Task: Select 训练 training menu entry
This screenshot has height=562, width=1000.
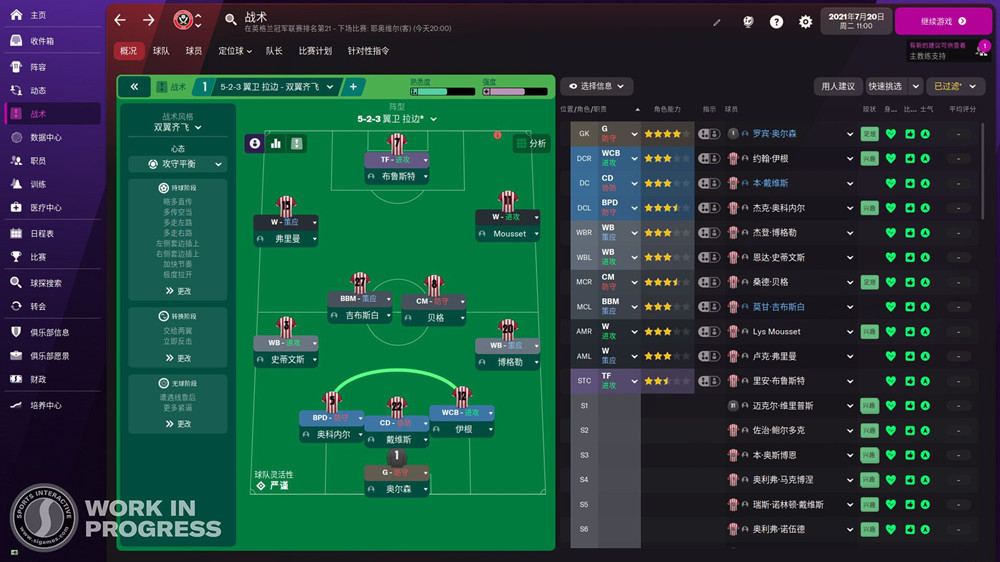Action: pyautogui.click(x=38, y=184)
